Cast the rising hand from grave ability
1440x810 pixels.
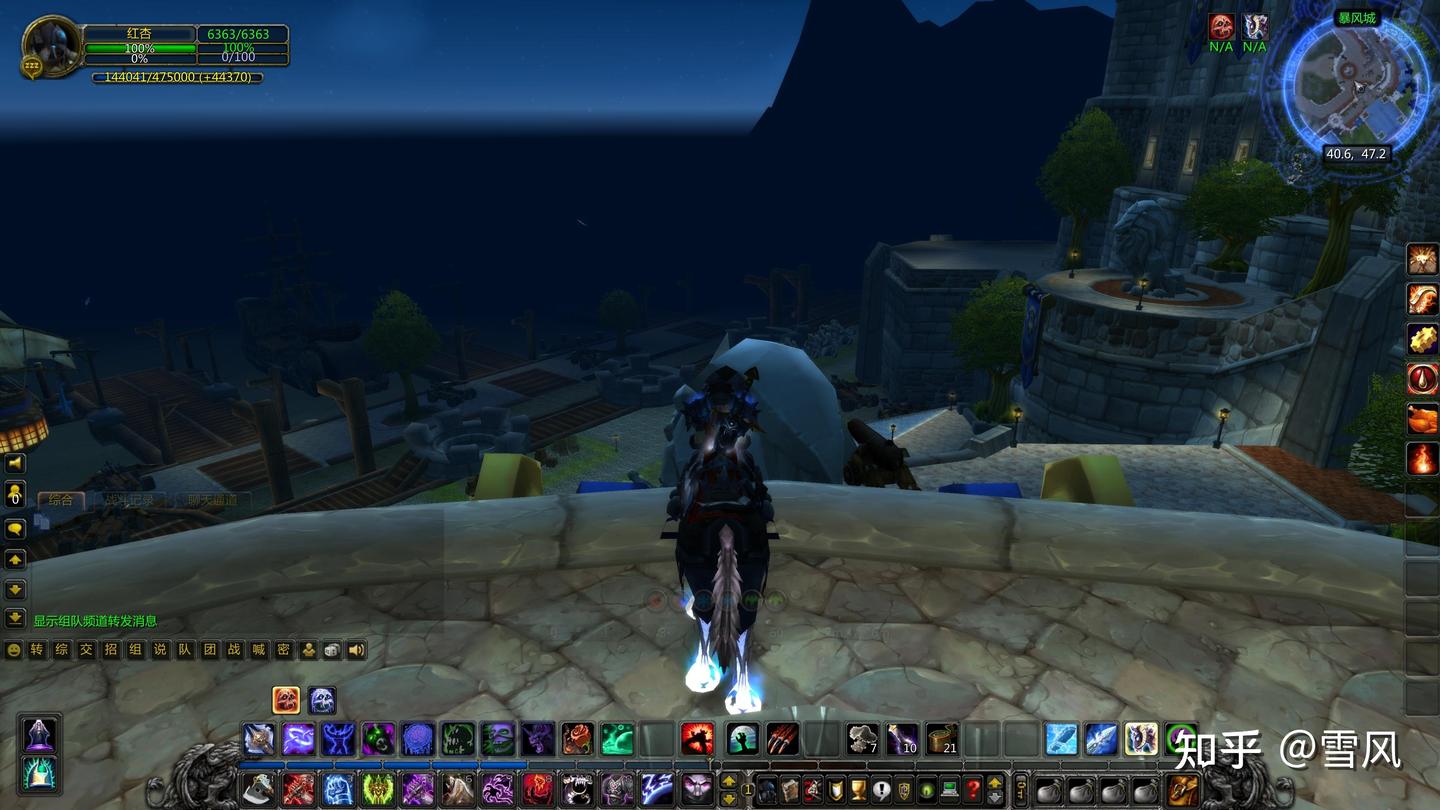(742, 739)
